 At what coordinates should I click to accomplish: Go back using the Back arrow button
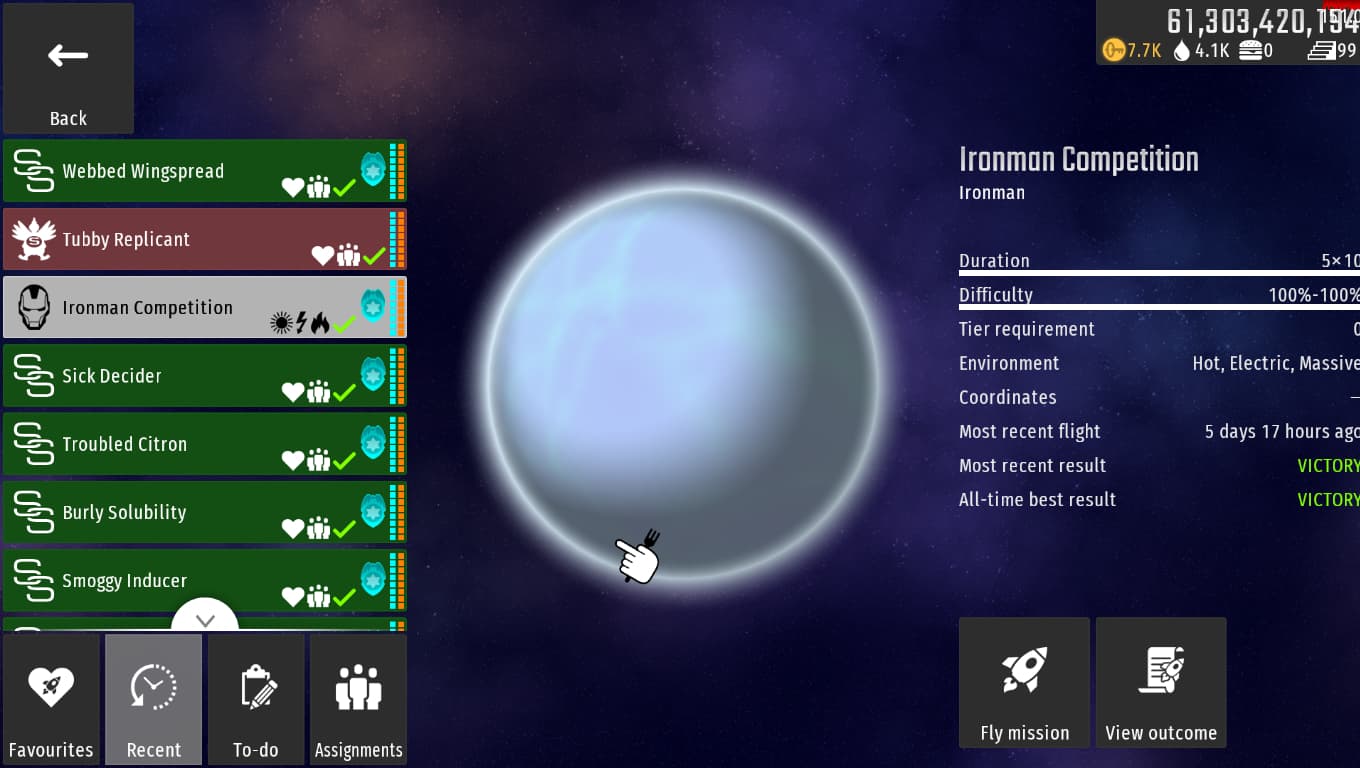tap(68, 69)
